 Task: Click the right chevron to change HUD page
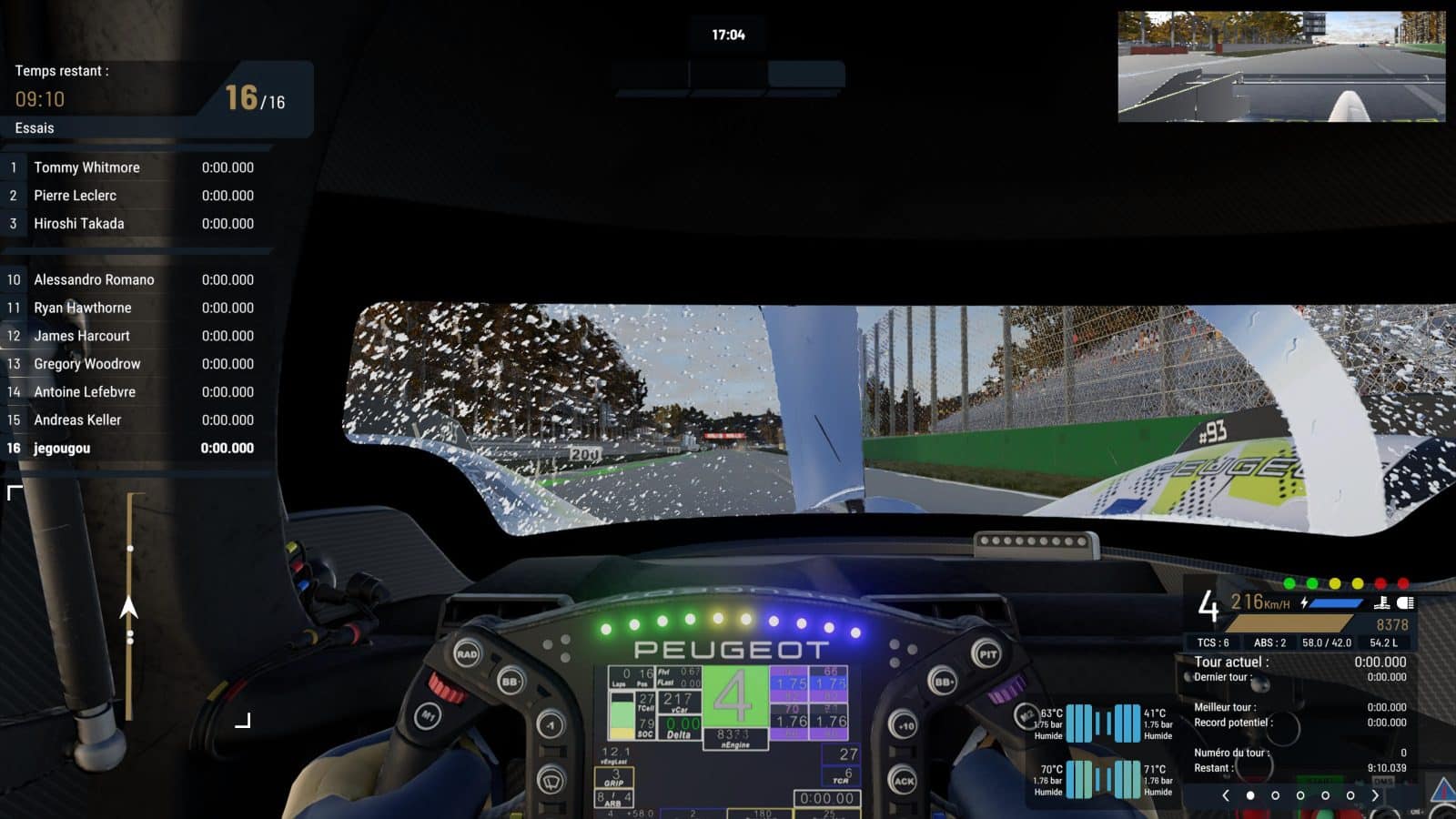1375,795
